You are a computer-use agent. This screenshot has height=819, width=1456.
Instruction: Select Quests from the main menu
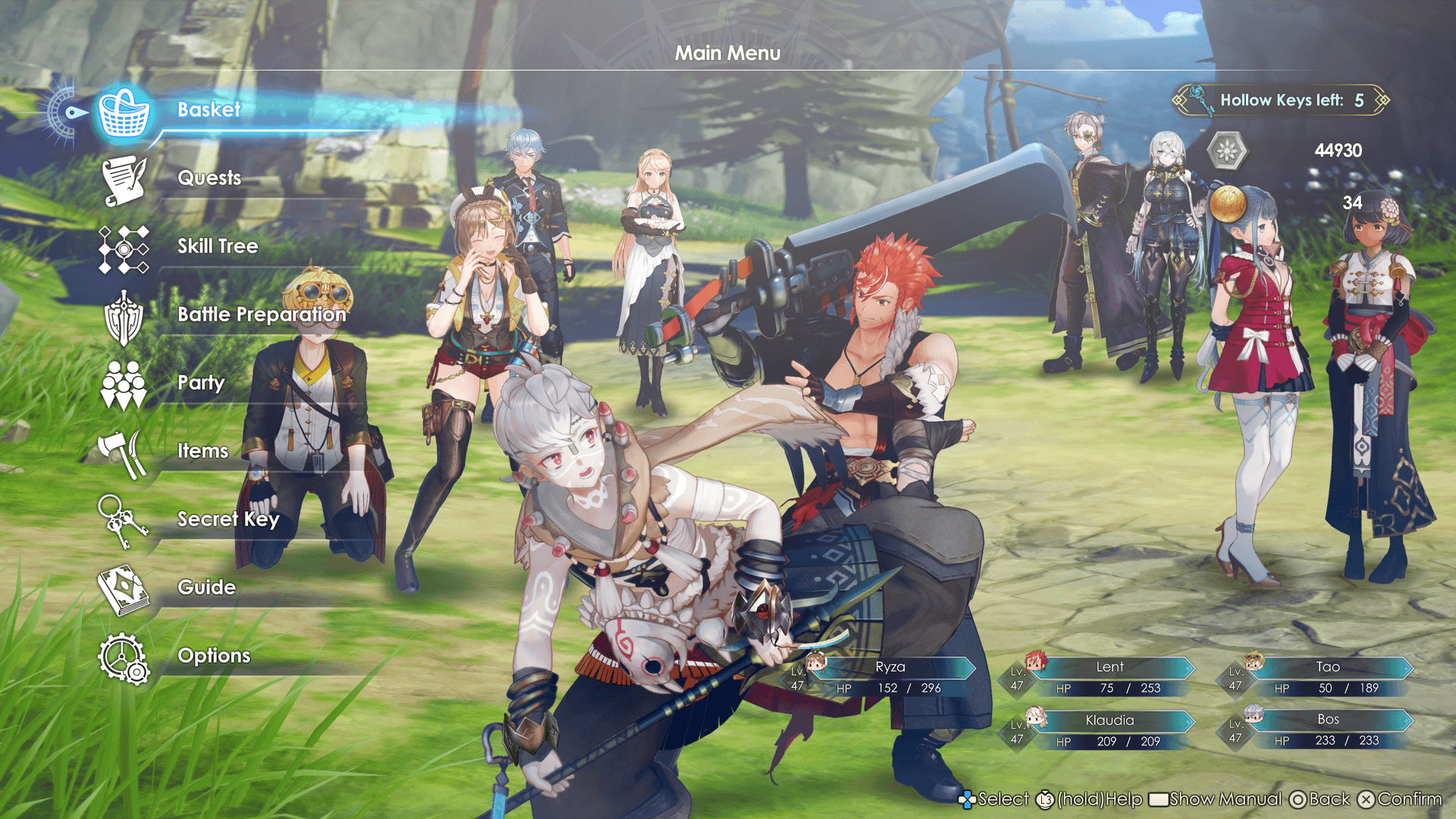(209, 178)
